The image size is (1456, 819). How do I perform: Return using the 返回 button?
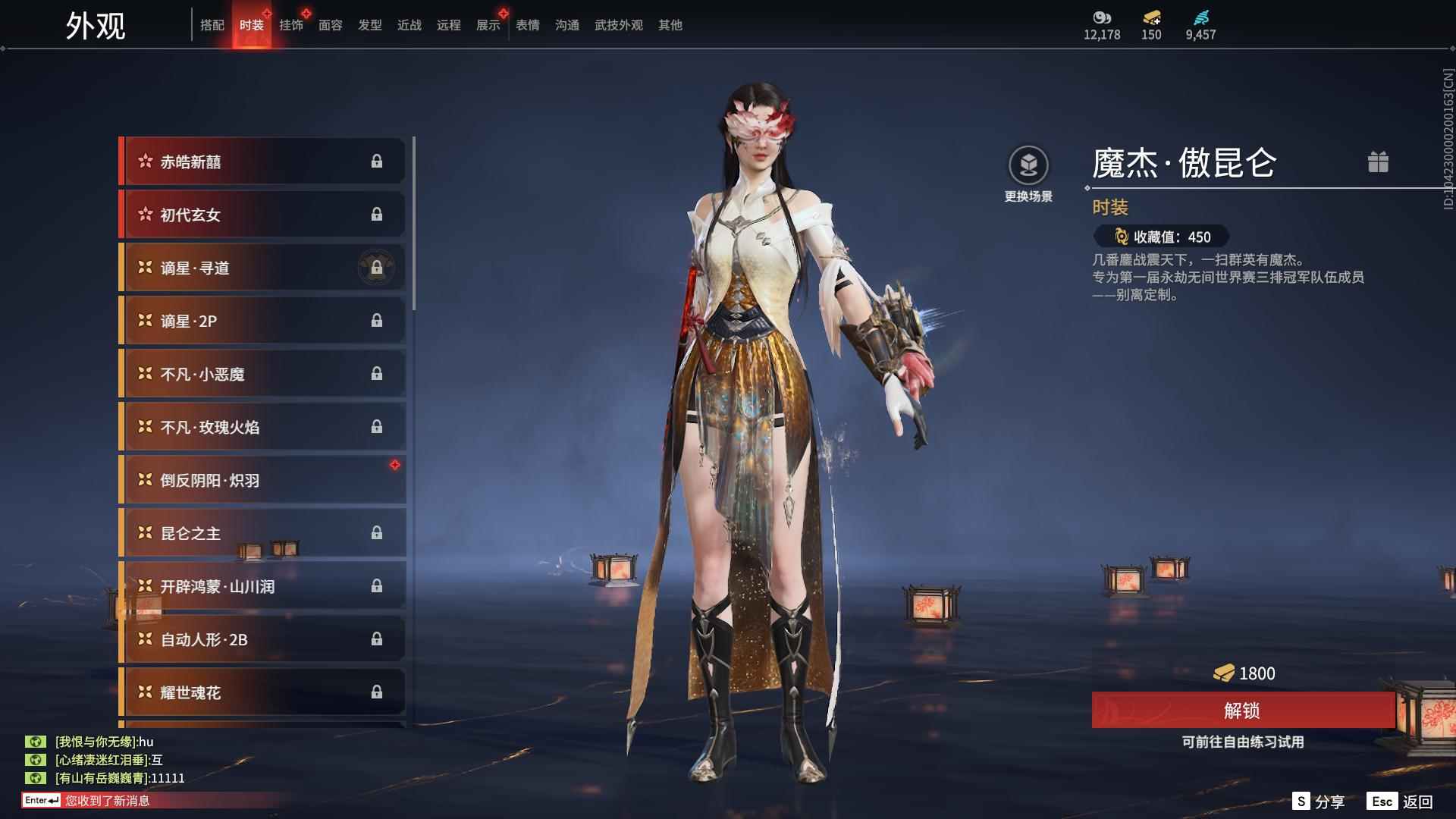(1401, 802)
